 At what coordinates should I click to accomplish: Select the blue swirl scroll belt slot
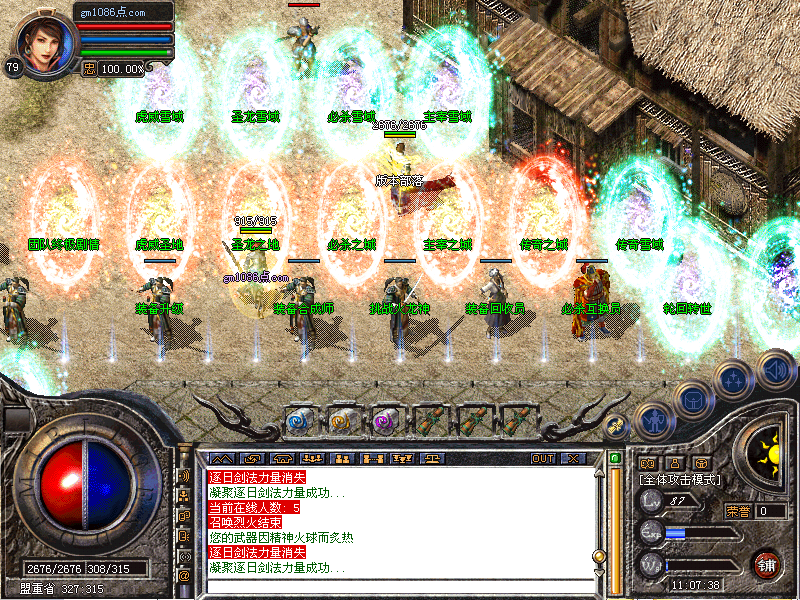(299, 422)
